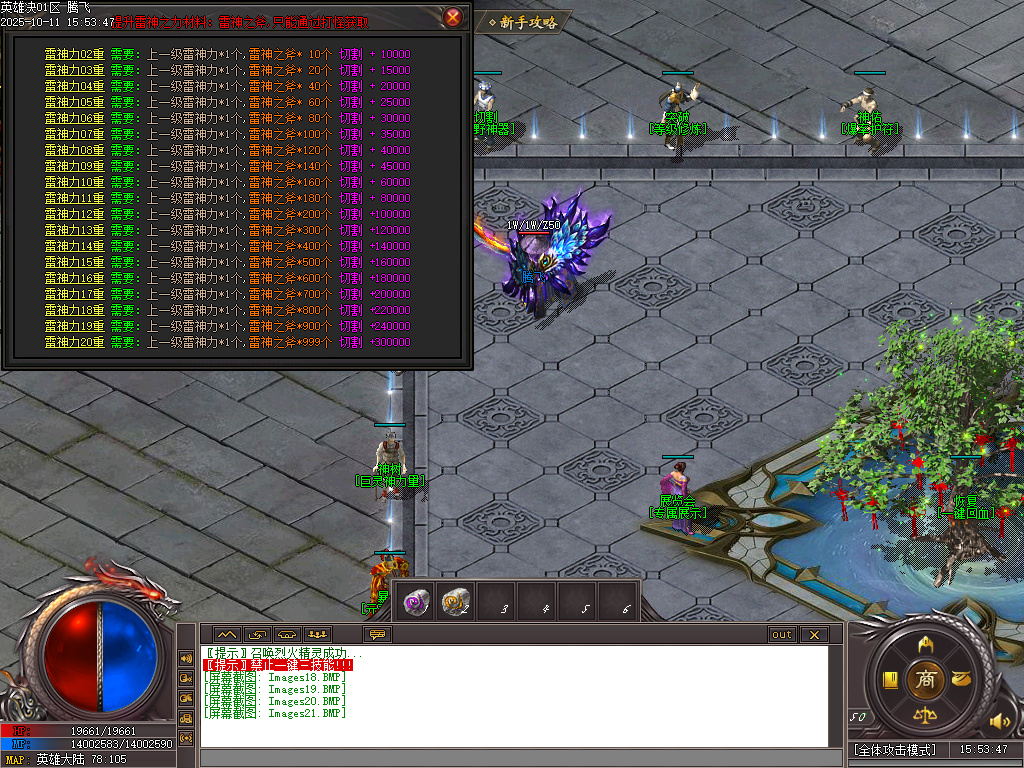
Task: Open the skill book icon
Action: pyautogui.click(x=889, y=680)
